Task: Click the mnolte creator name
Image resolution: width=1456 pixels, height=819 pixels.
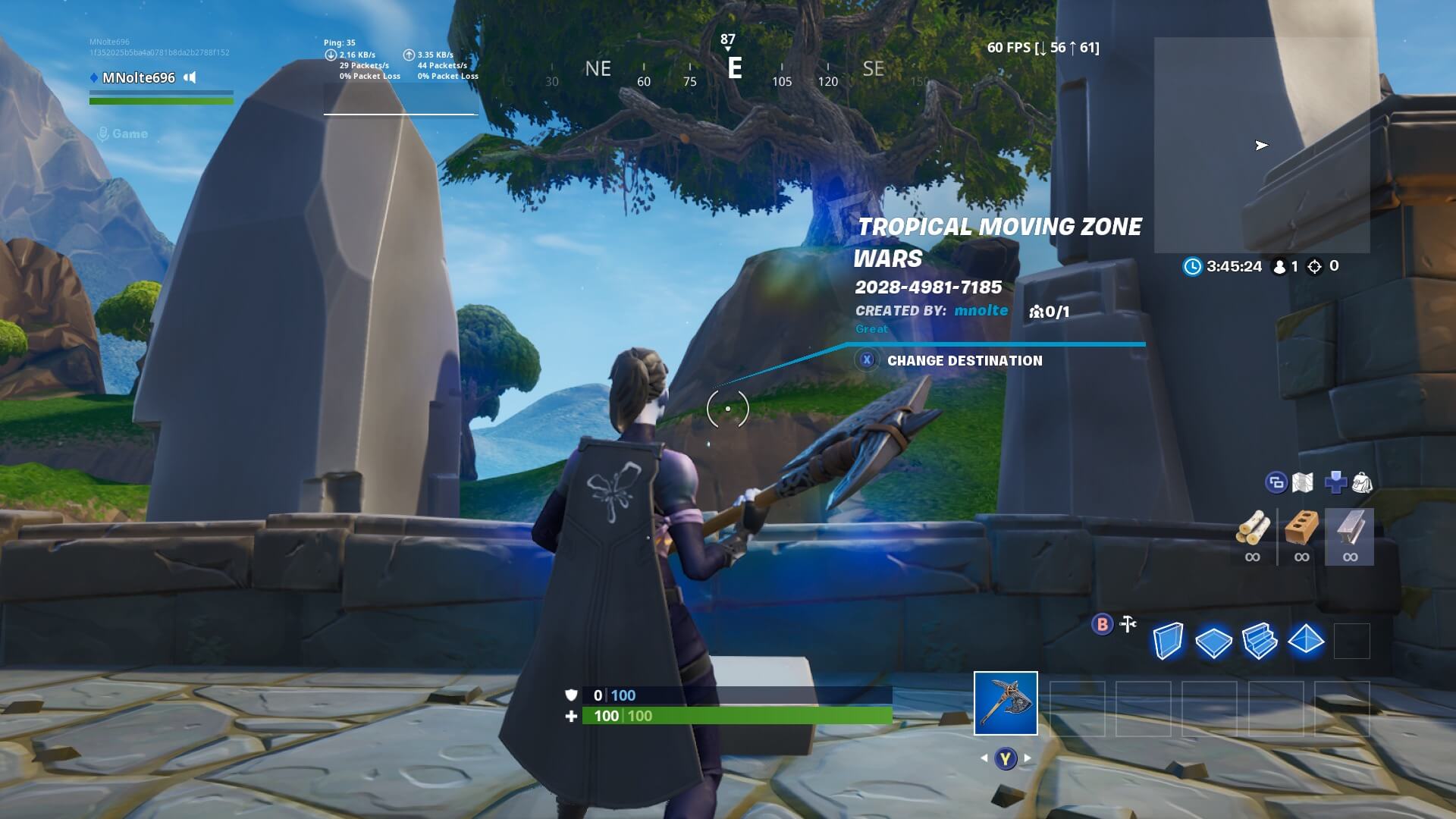Action: tap(981, 310)
